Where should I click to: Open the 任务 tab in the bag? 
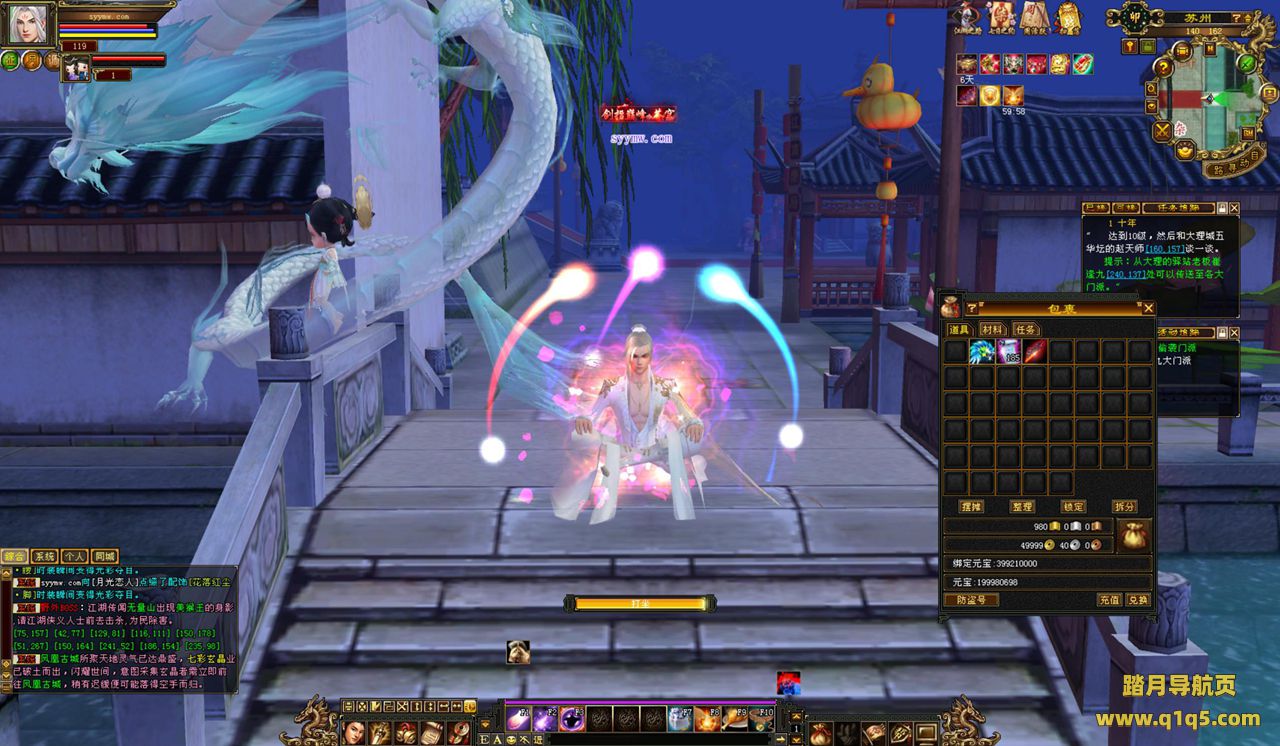click(x=1025, y=329)
